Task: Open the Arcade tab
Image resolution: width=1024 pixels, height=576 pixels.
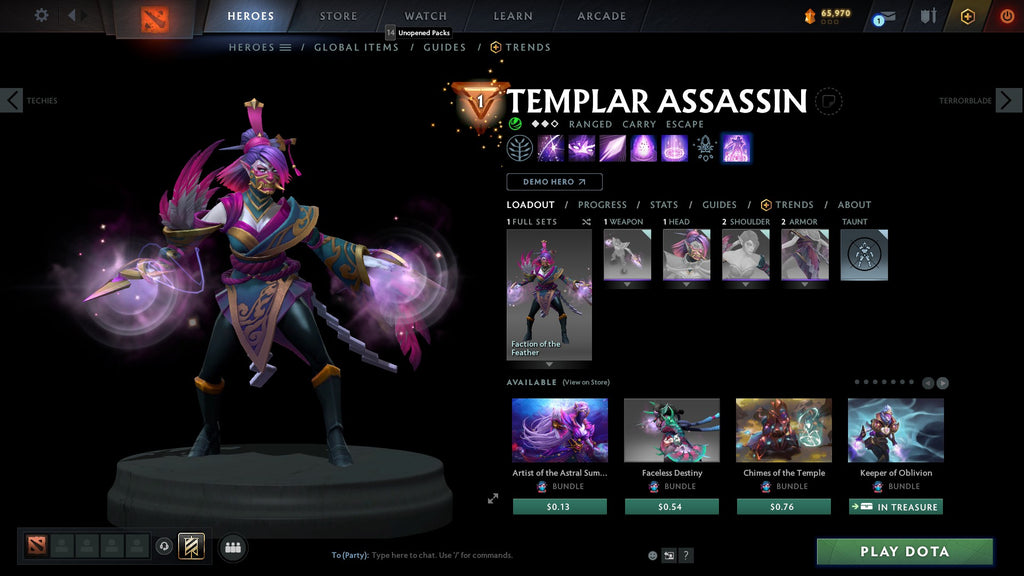Action: pos(602,16)
